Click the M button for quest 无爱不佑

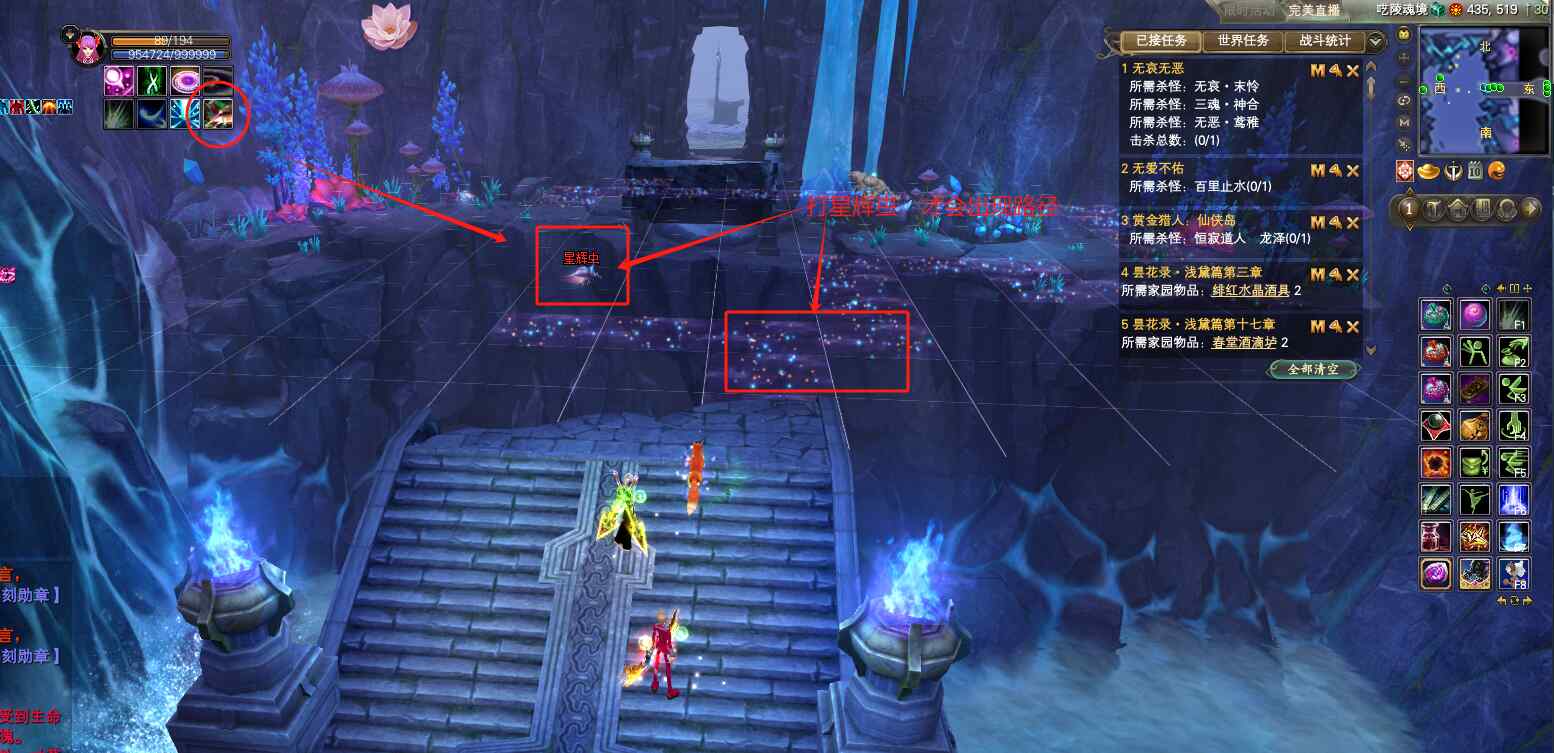(x=1318, y=170)
